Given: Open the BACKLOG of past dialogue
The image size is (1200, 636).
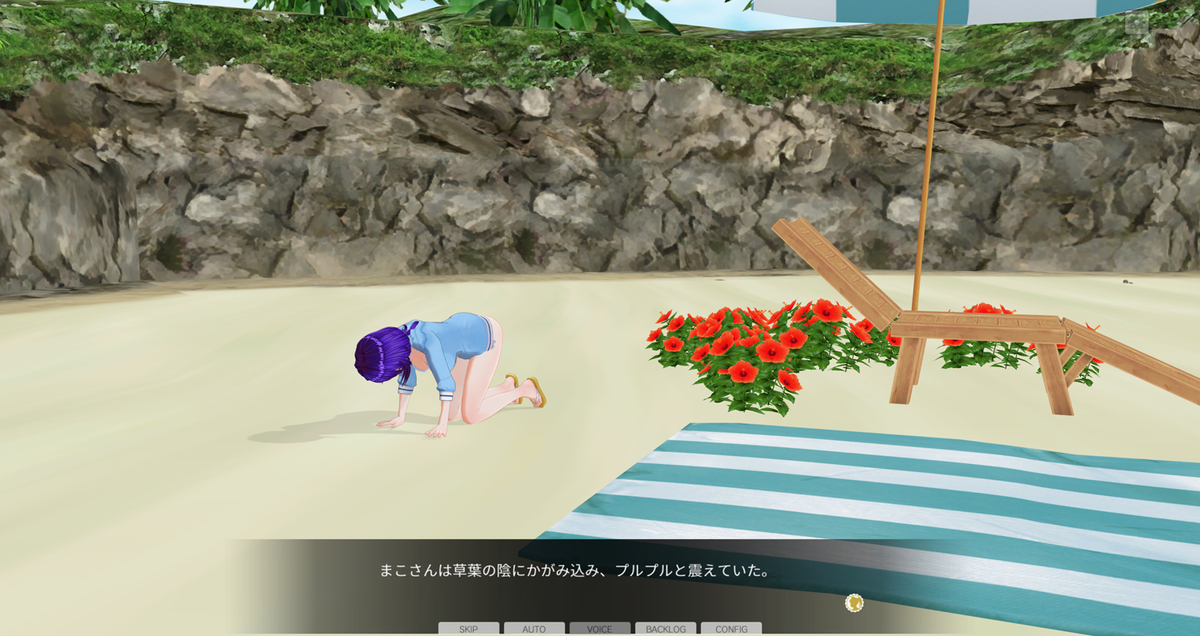Looking at the screenshot, I should 665,629.
